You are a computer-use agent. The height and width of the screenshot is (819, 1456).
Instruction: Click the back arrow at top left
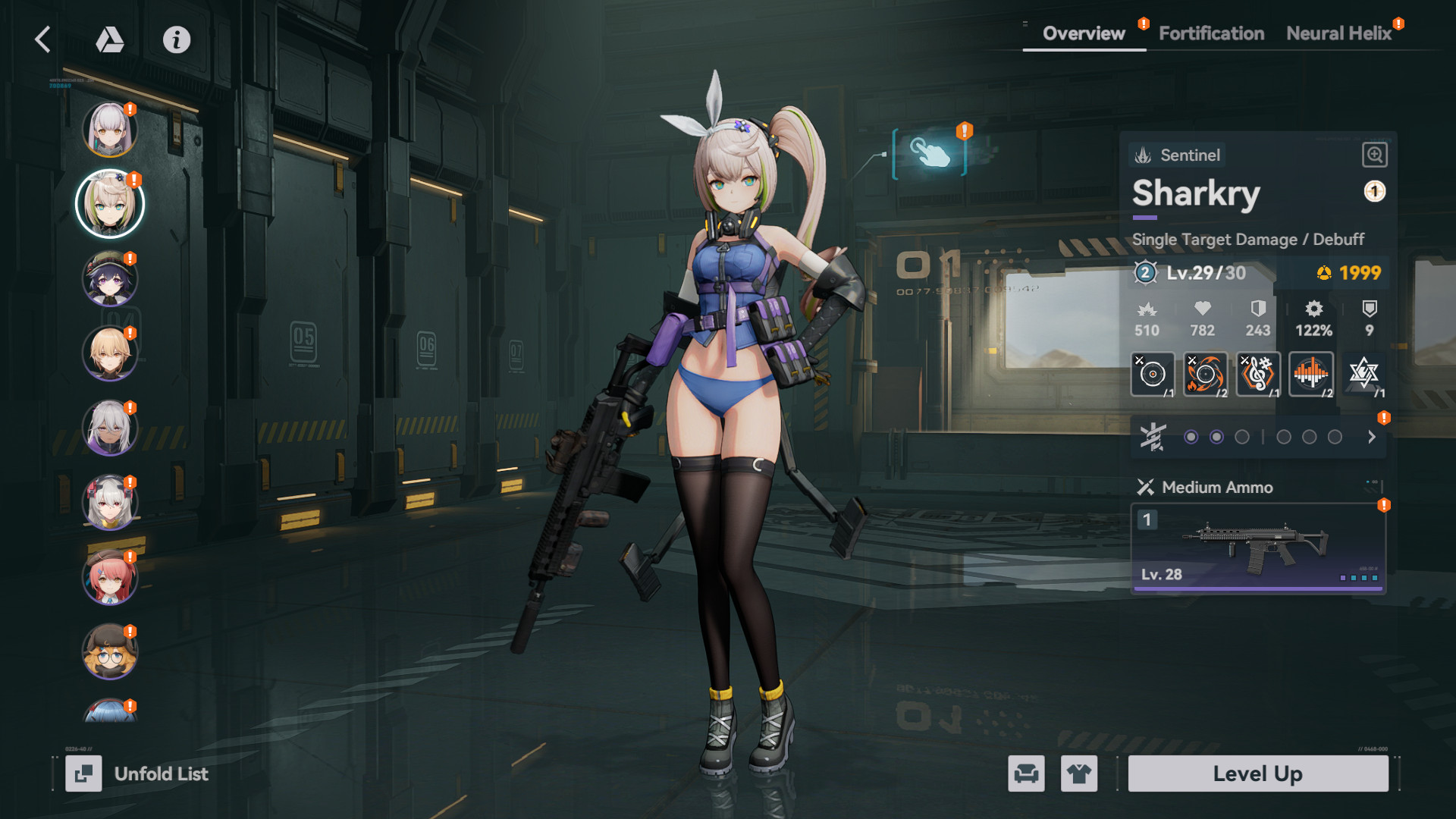coord(42,39)
